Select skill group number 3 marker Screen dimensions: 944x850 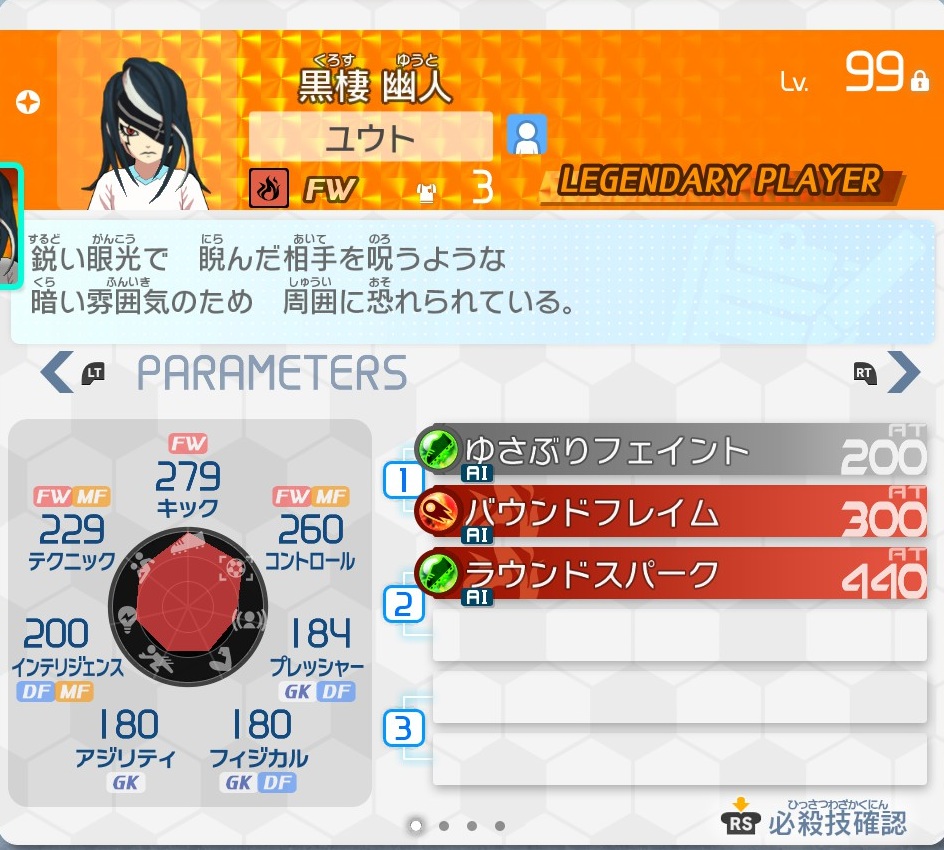403,728
